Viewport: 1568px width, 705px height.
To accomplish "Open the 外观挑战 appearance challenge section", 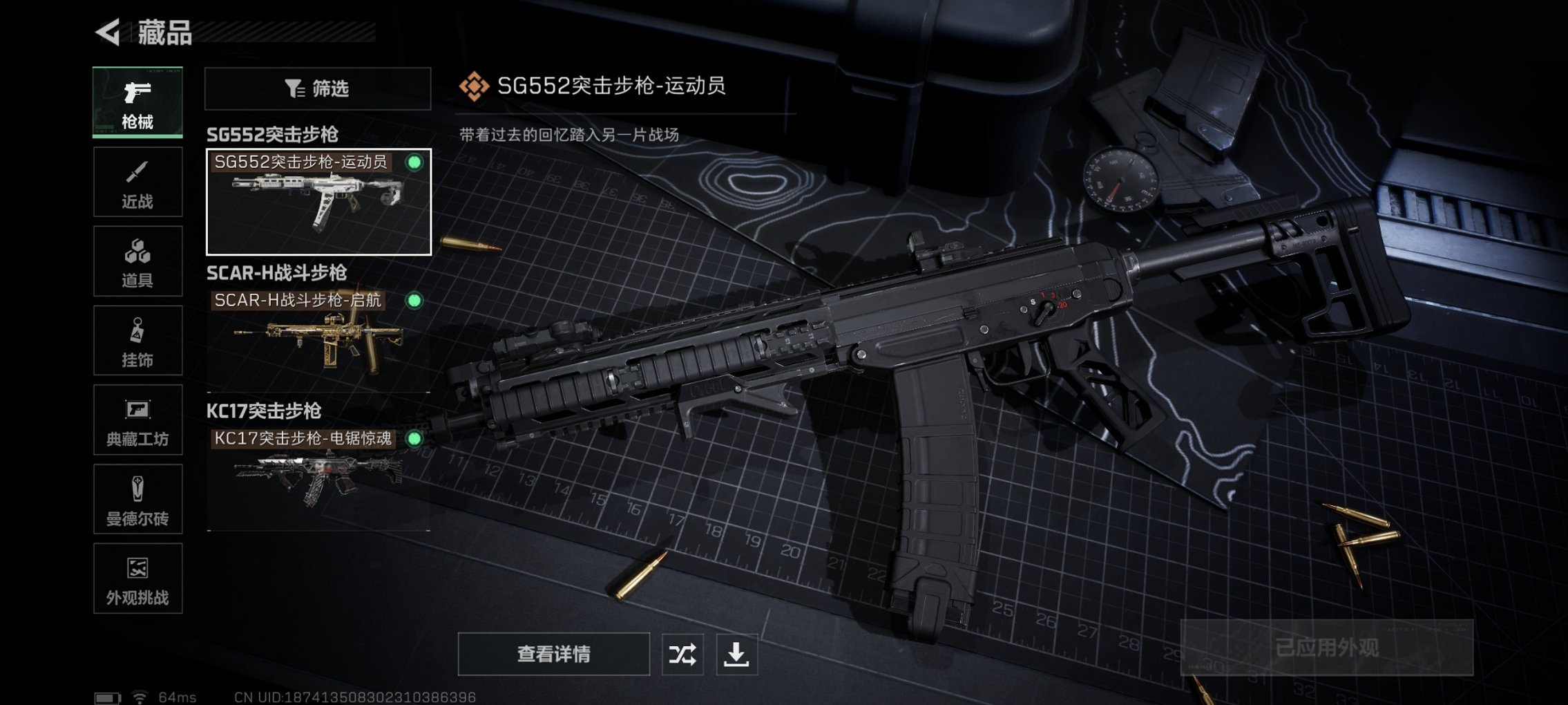I will [137, 579].
